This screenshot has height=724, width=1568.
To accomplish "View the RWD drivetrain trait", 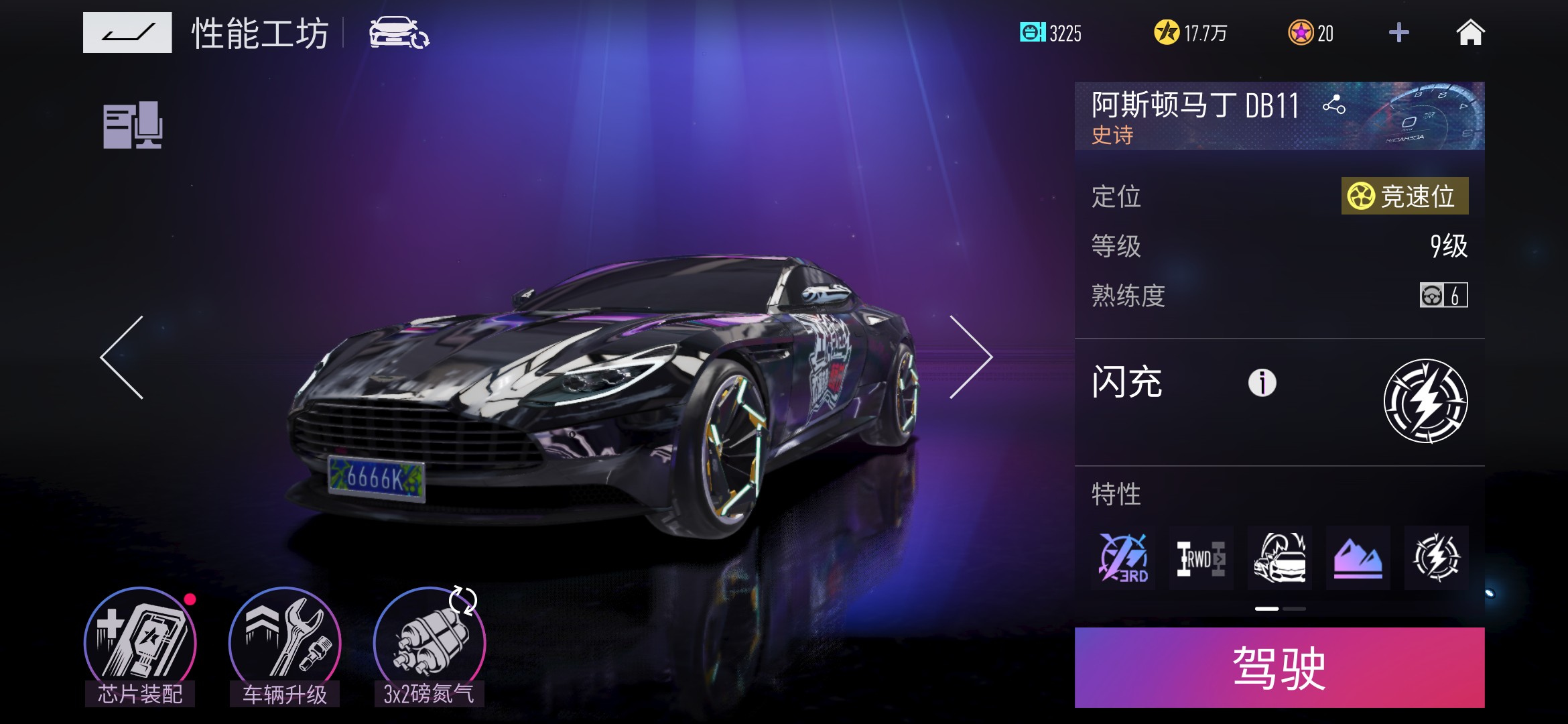I will (1201, 558).
